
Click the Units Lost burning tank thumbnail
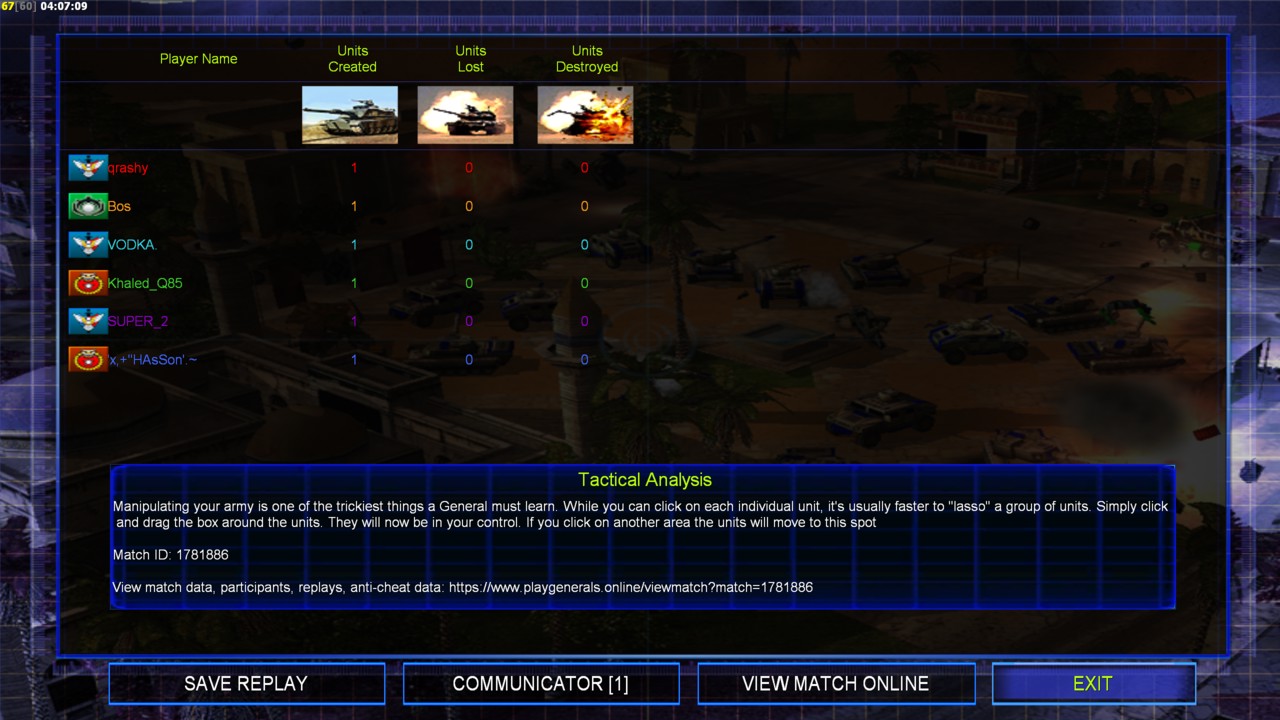click(465, 115)
